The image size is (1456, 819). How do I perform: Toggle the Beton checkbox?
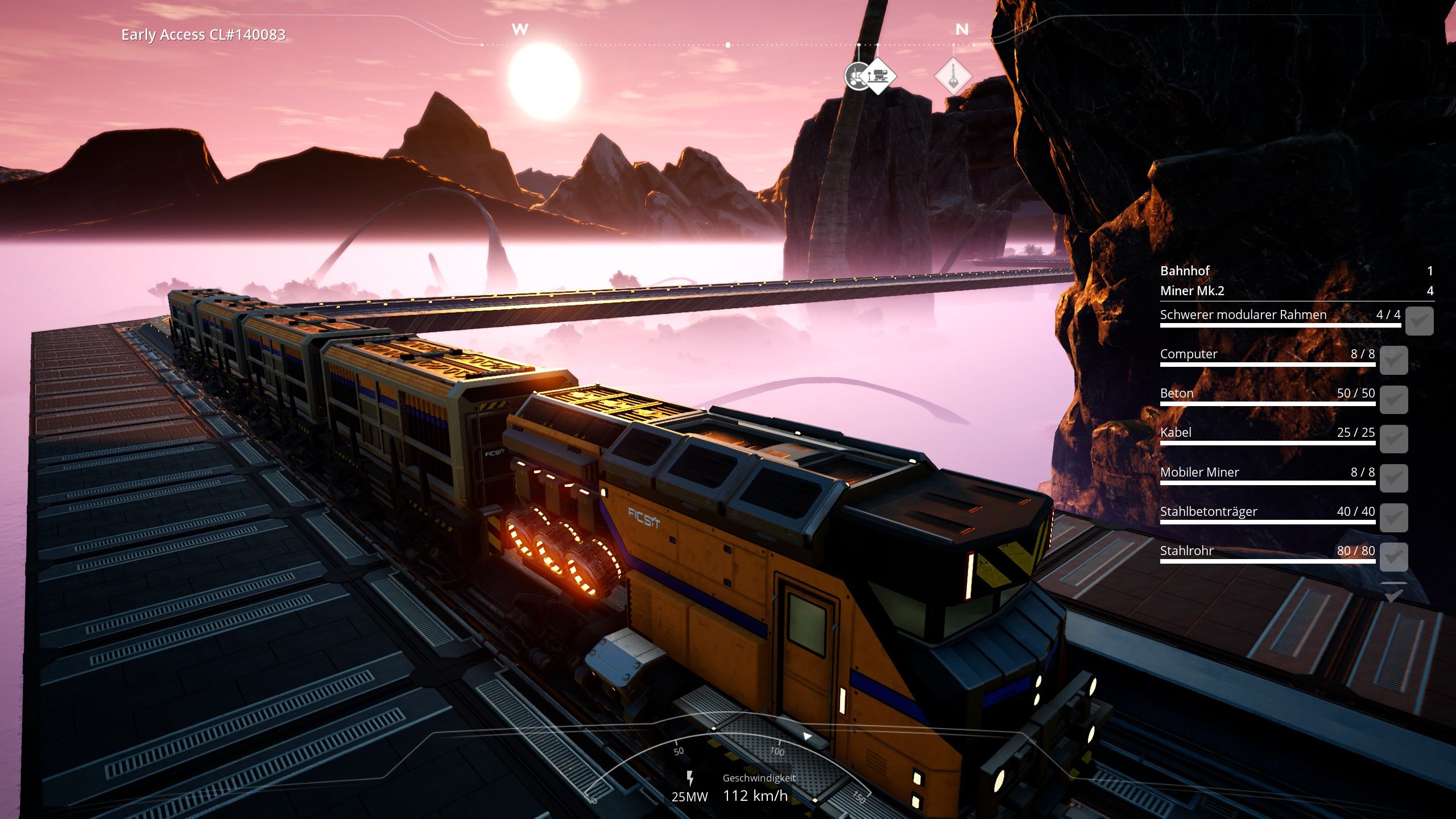coord(1393,399)
